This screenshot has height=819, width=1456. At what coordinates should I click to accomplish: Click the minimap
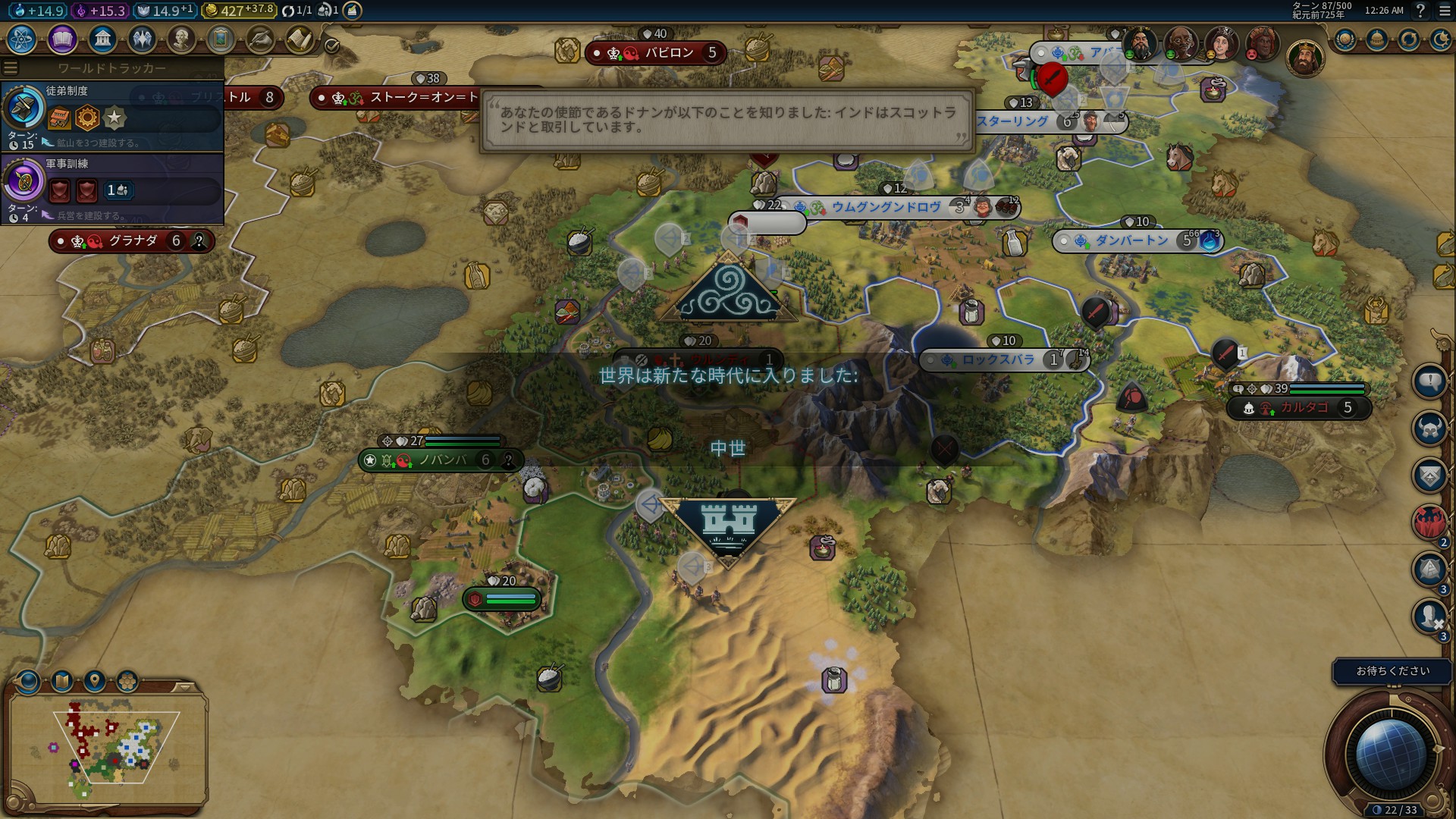coord(106,747)
